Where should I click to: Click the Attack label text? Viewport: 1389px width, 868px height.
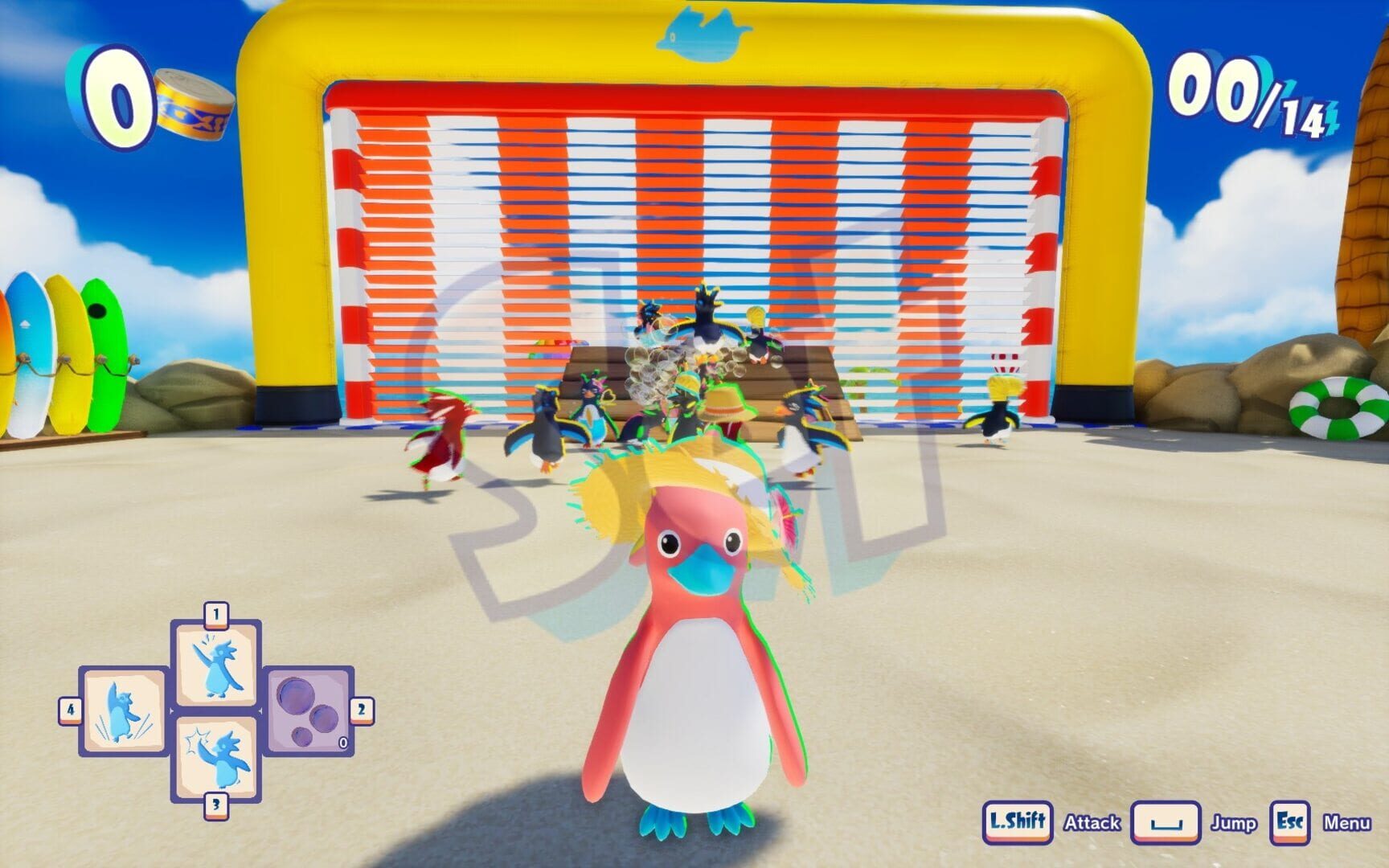(x=1091, y=823)
